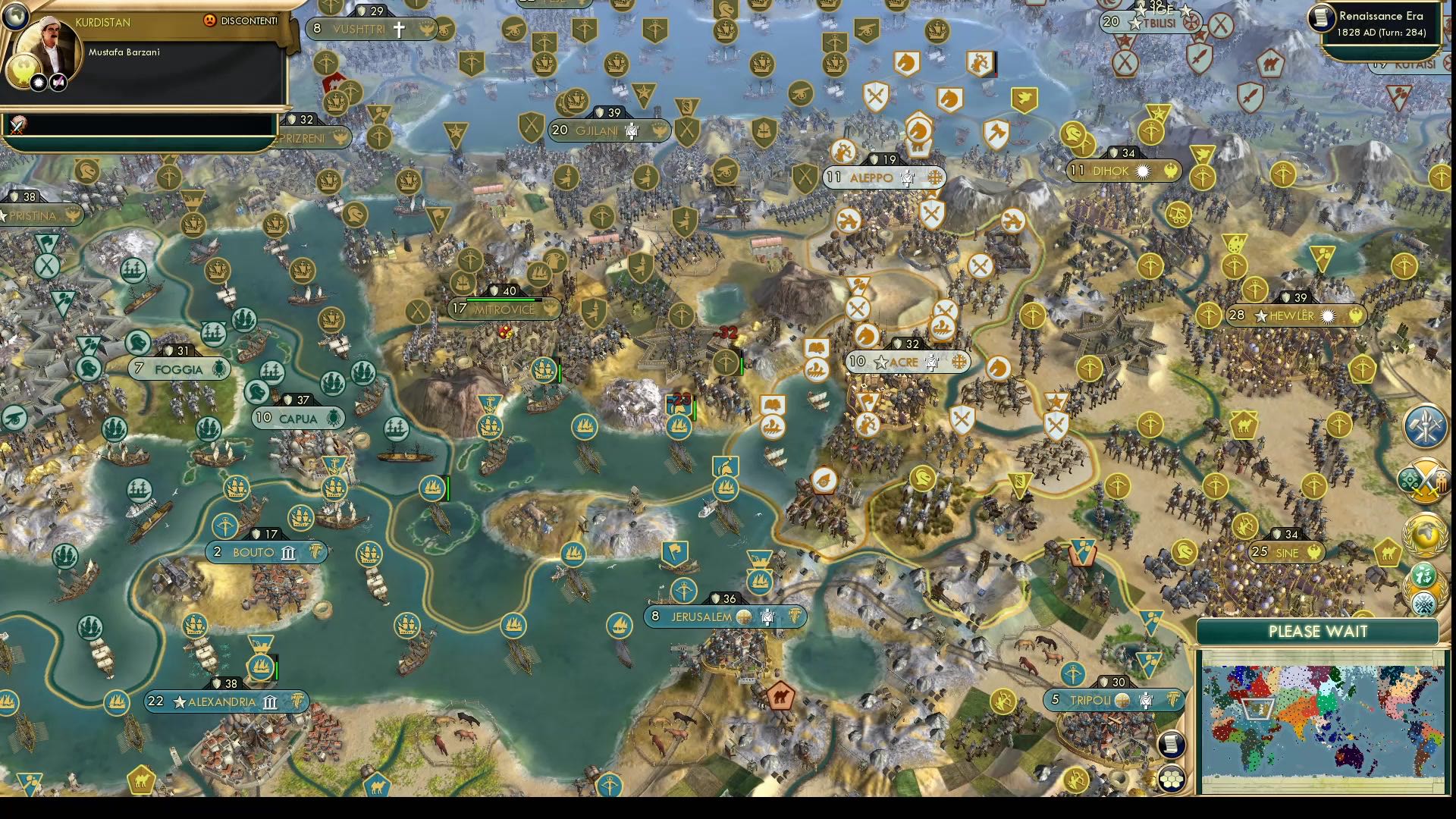Toggle Strategic View with the hex grid icon

(x=1172, y=780)
